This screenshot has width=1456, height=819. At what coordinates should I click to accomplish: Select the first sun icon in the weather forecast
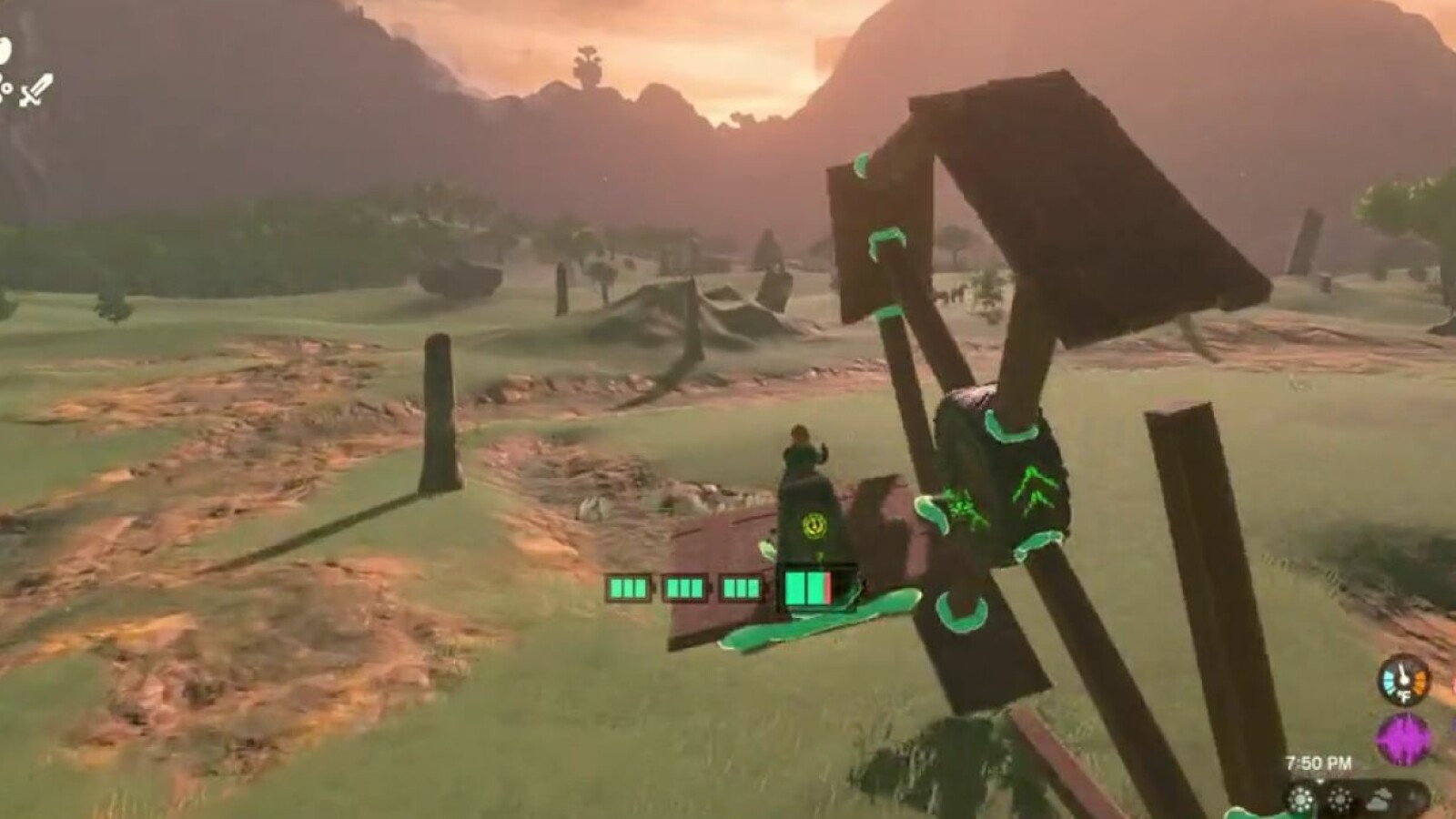tap(1301, 800)
